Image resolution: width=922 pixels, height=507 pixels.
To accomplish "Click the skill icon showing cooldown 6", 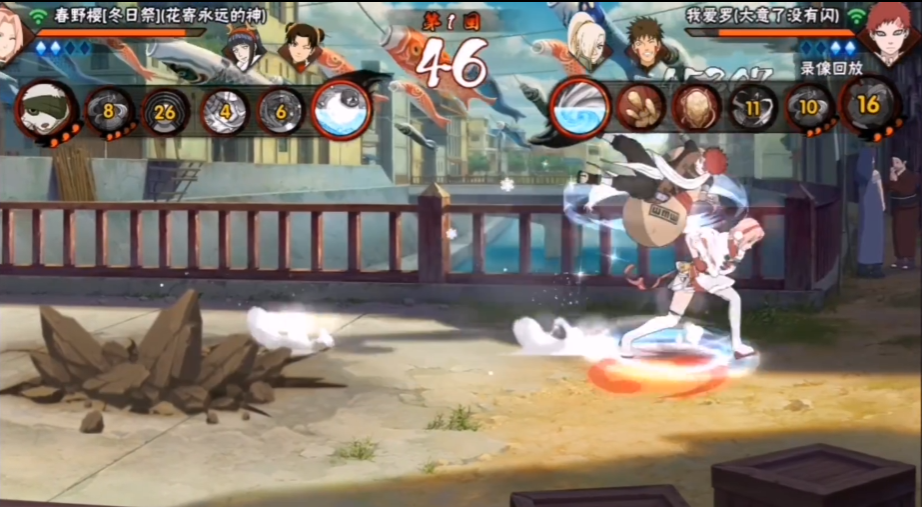I will [280, 110].
